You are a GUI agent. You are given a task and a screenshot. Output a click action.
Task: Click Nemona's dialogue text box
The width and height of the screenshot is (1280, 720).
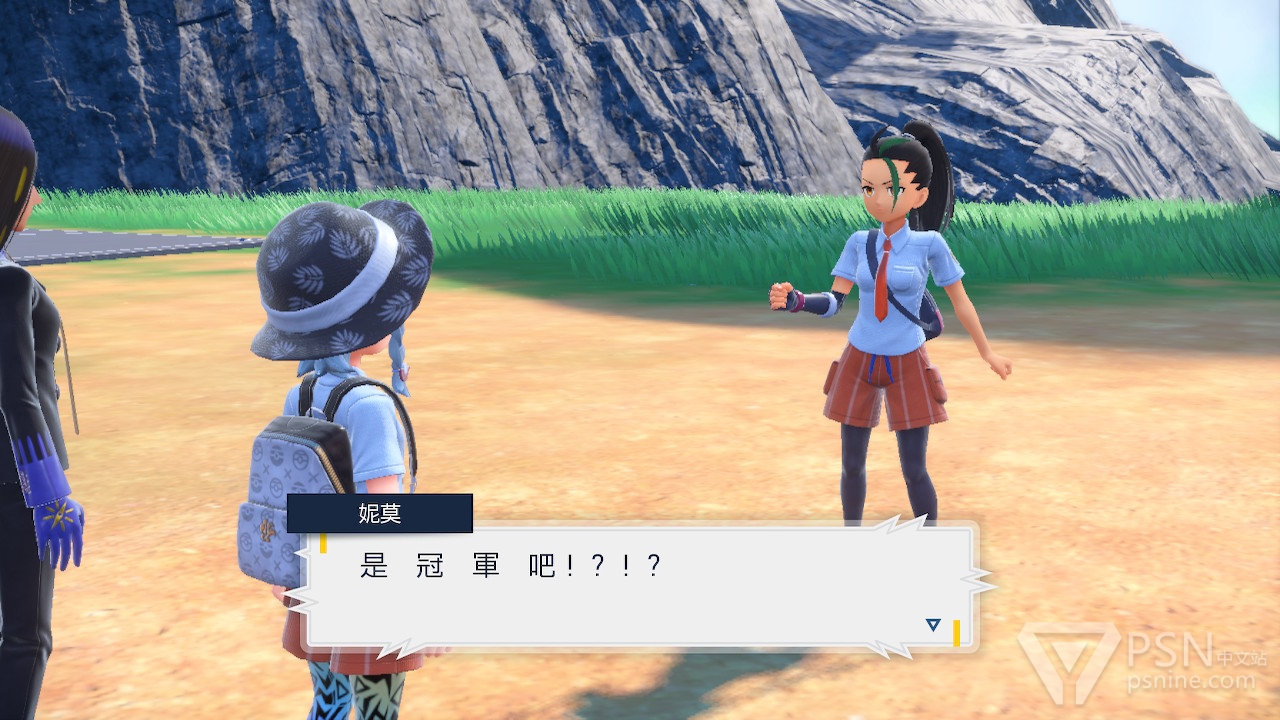(640, 586)
